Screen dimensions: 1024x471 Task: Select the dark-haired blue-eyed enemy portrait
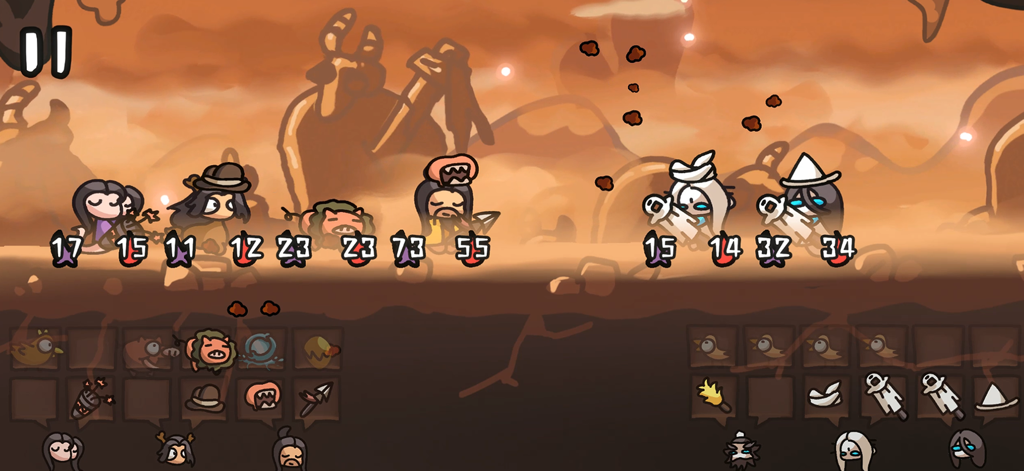pyautogui.click(x=967, y=450)
